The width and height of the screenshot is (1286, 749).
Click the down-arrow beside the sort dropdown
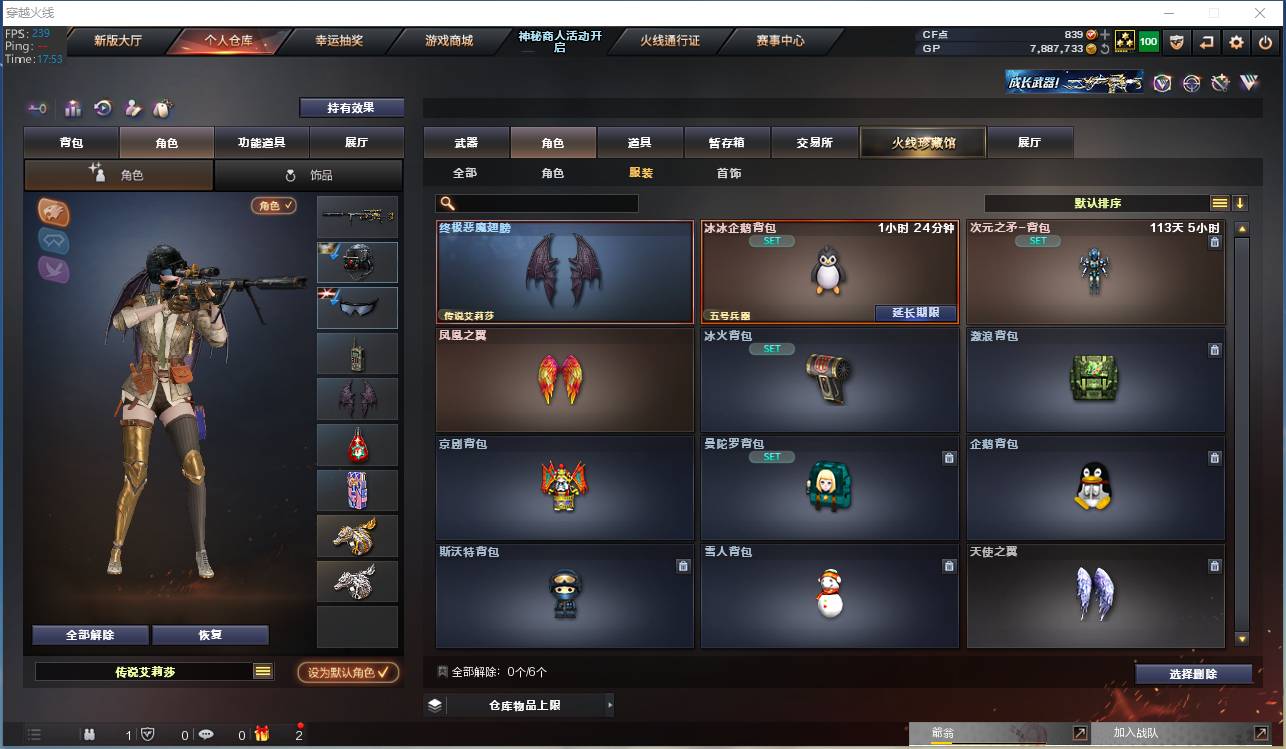click(1240, 202)
